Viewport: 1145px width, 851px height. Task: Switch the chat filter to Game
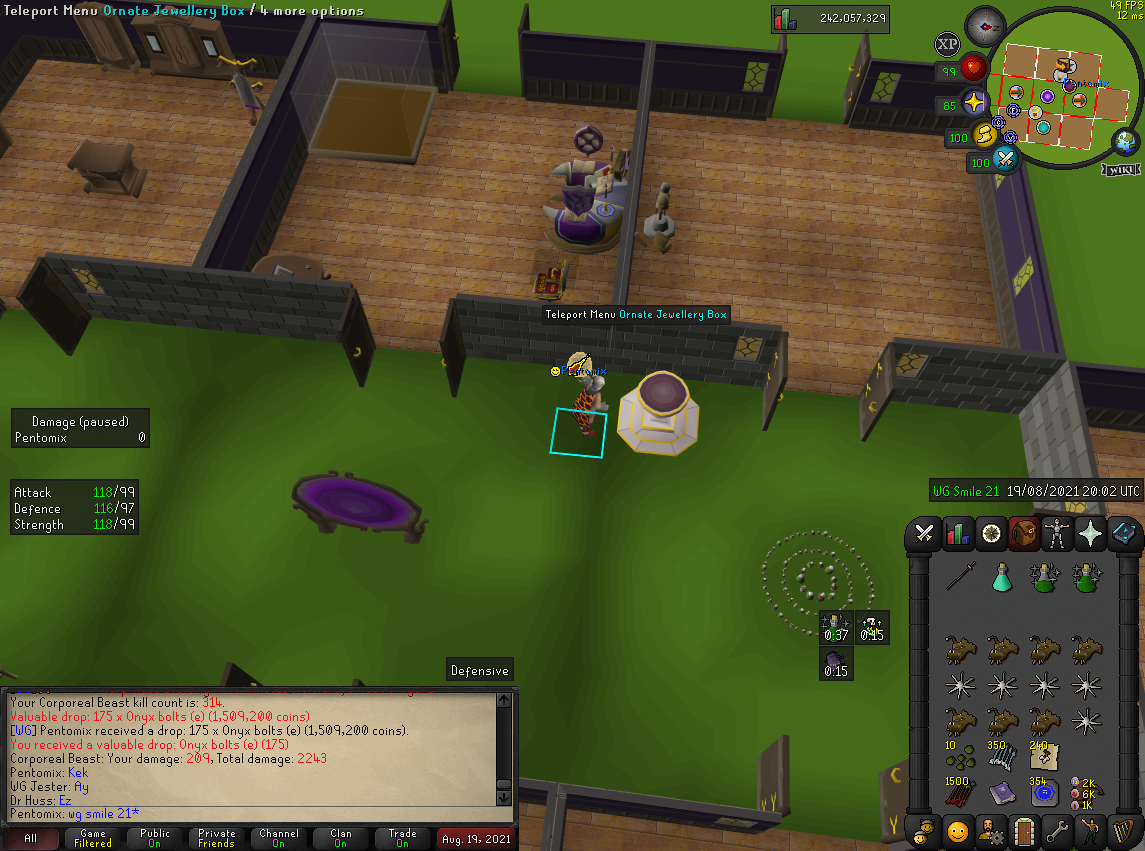[93, 839]
